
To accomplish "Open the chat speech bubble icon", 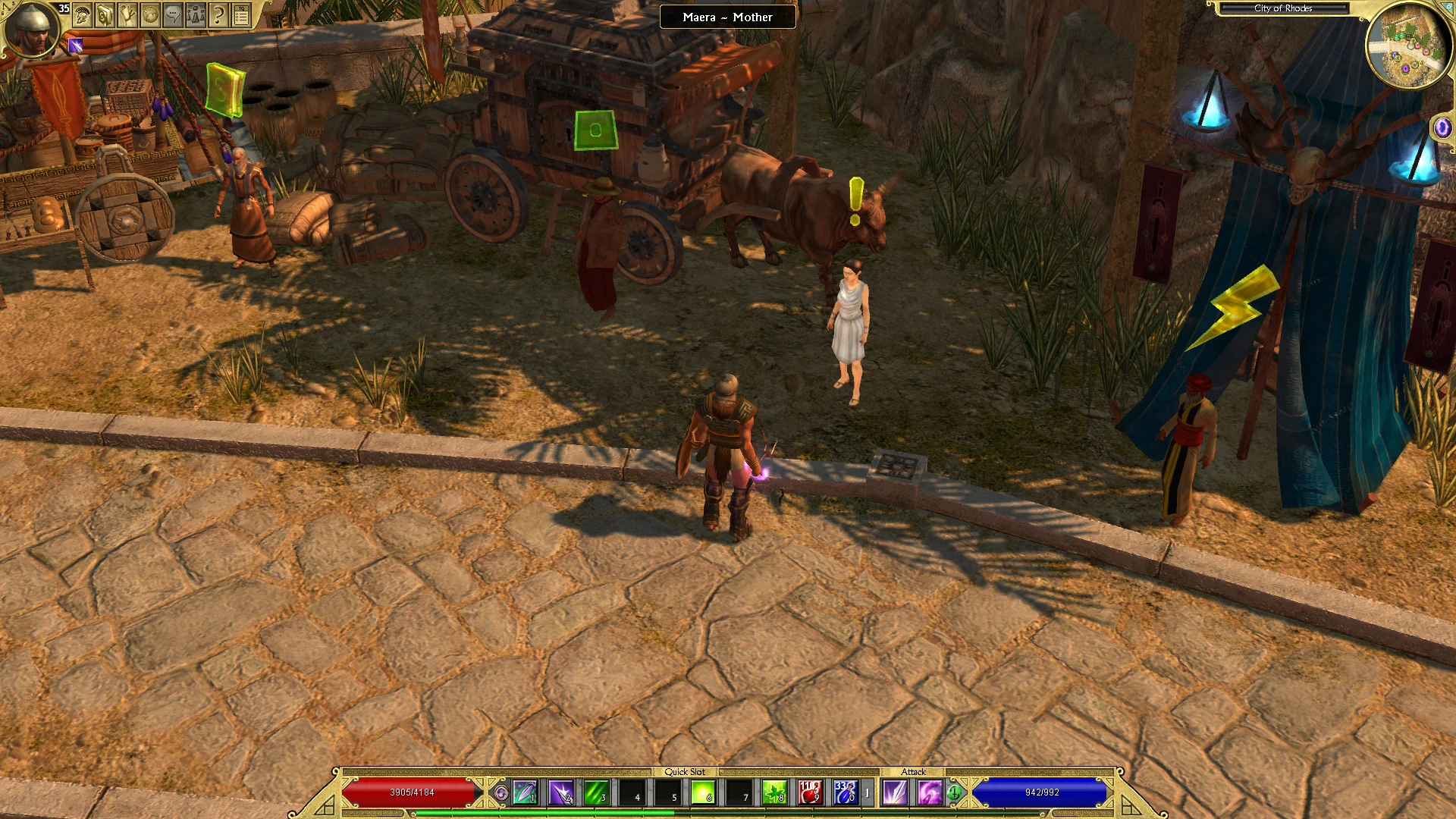I will (173, 15).
